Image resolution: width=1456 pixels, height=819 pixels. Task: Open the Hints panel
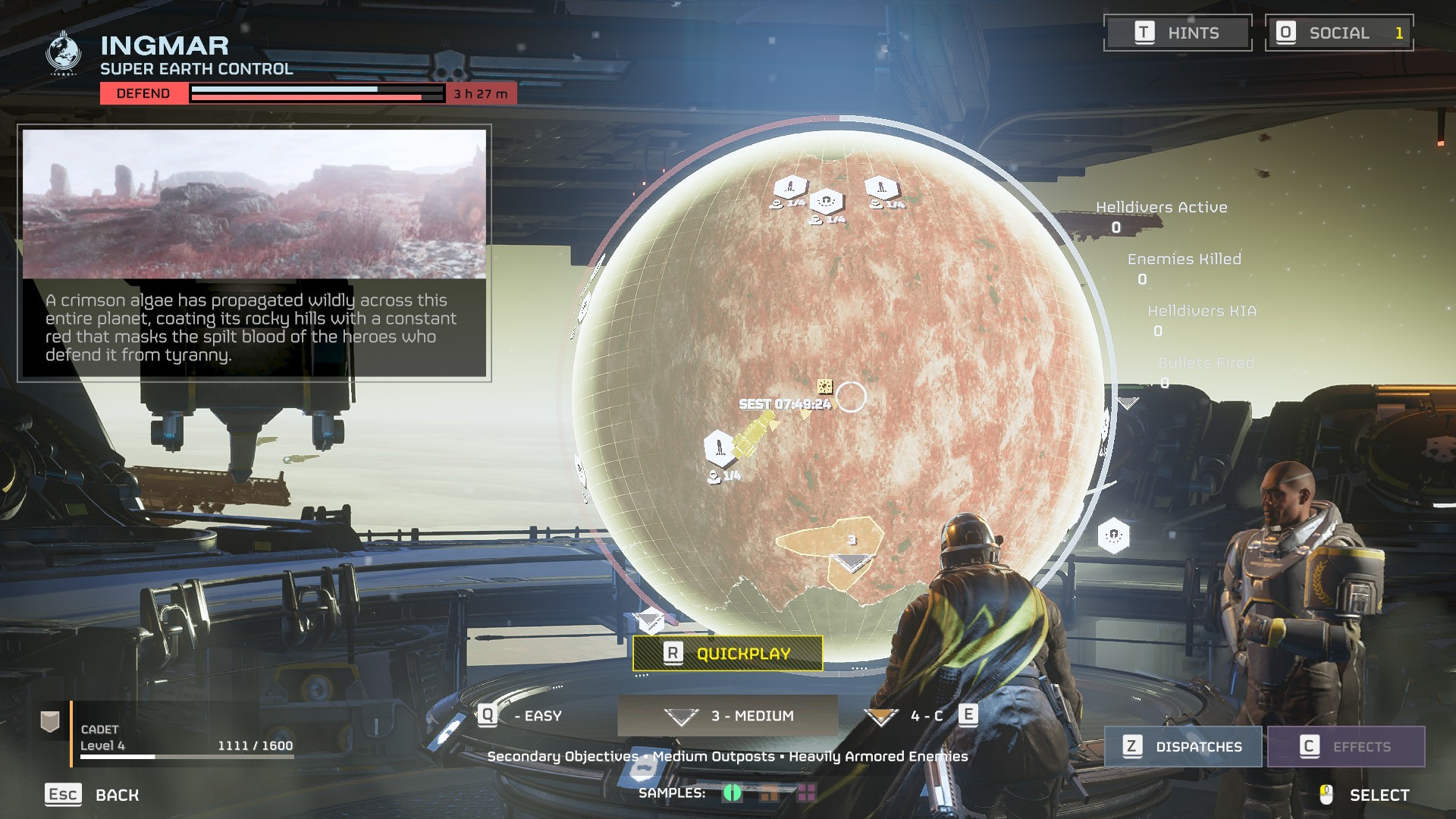pos(1177,33)
